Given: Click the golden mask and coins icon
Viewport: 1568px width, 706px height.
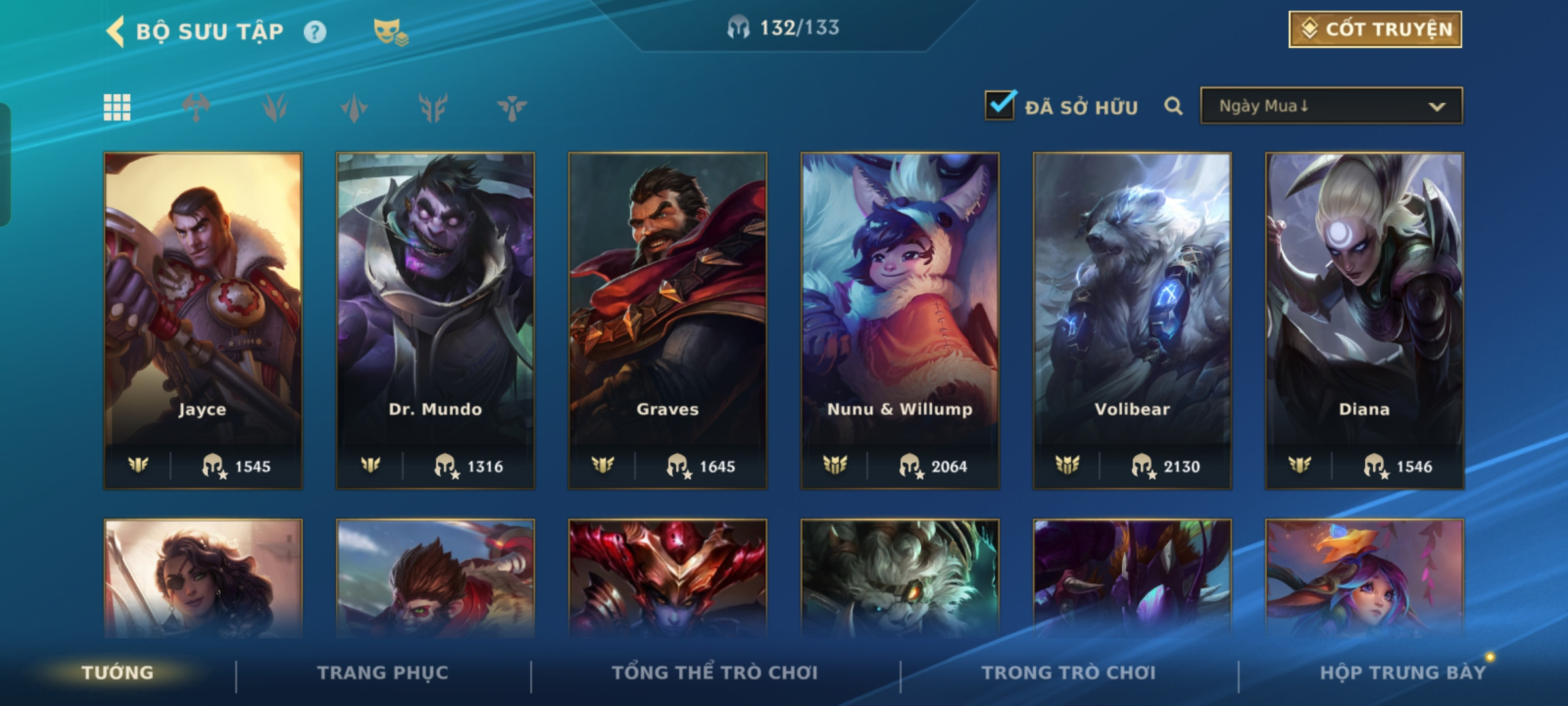Looking at the screenshot, I should [390, 31].
